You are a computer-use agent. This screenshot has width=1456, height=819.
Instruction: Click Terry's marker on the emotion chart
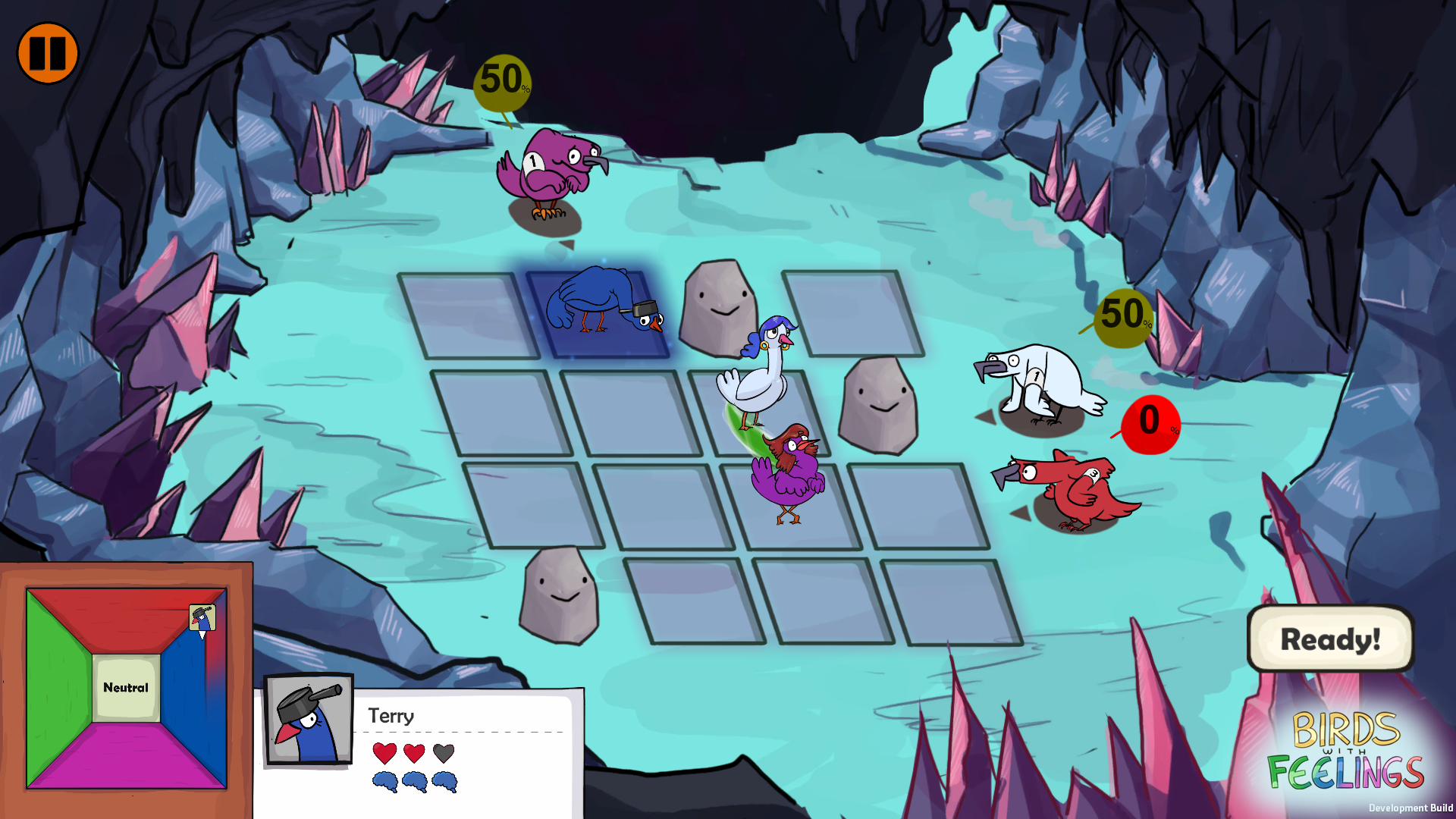(202, 620)
